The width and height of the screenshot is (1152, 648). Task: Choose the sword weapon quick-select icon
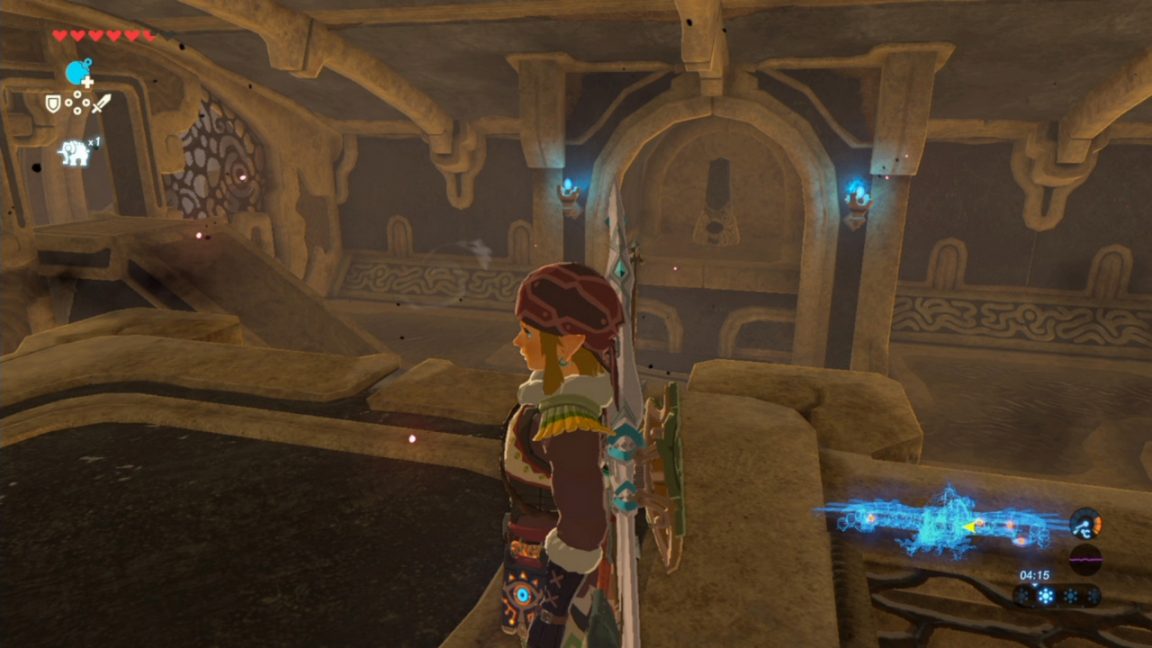(x=101, y=102)
